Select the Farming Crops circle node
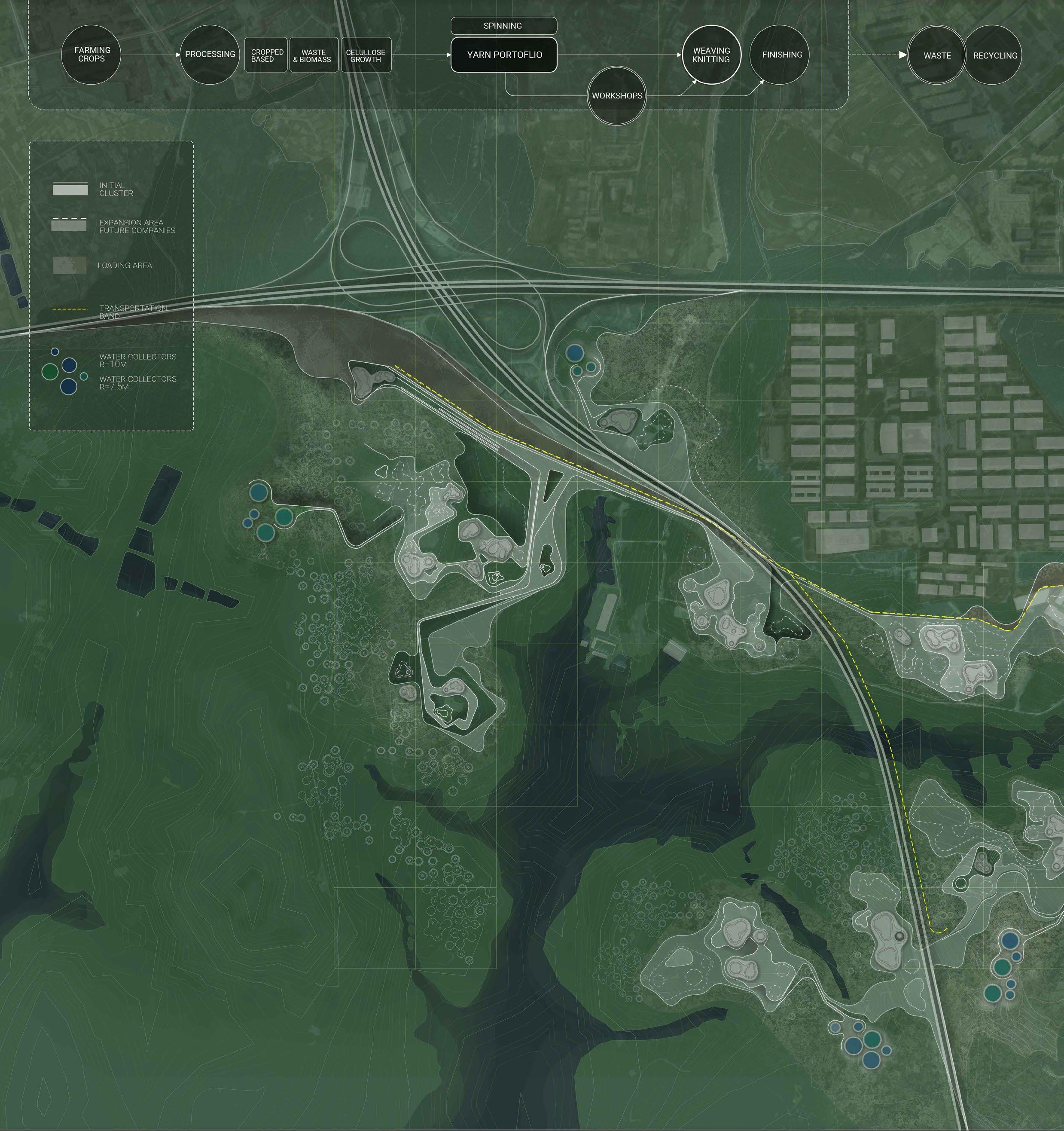1064x1131 pixels. pyautogui.click(x=91, y=55)
